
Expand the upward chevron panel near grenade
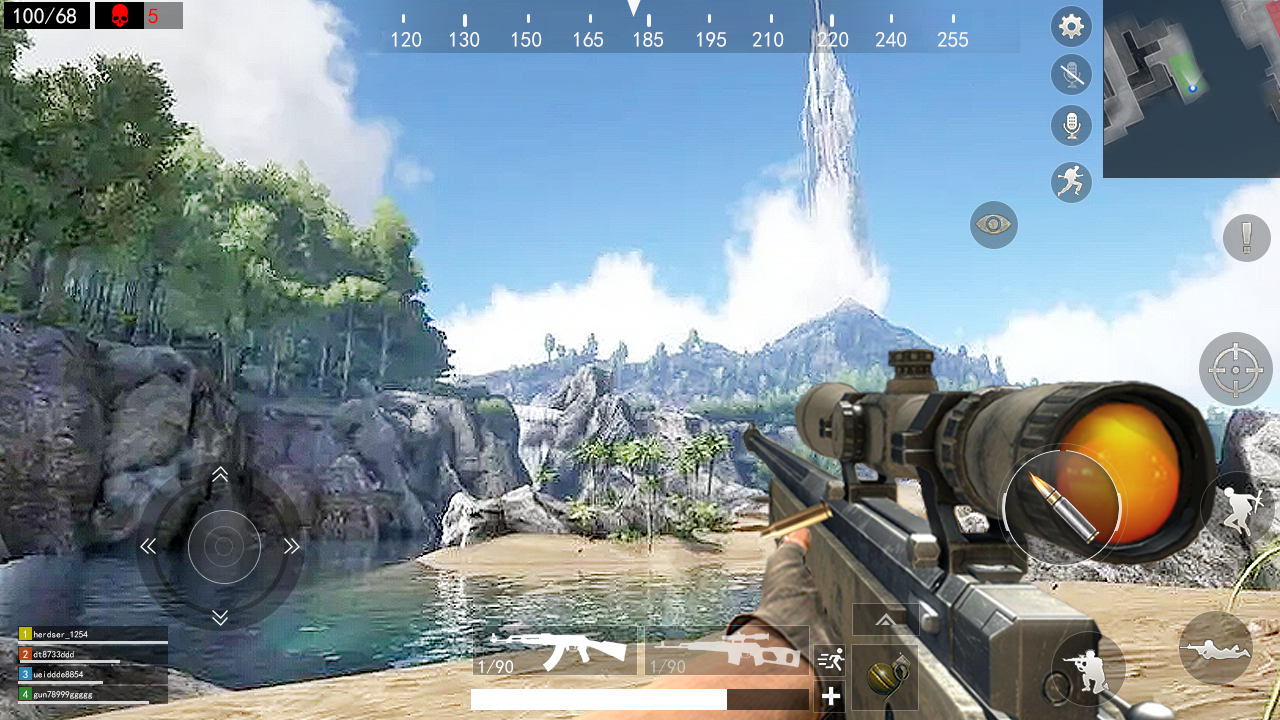(887, 620)
